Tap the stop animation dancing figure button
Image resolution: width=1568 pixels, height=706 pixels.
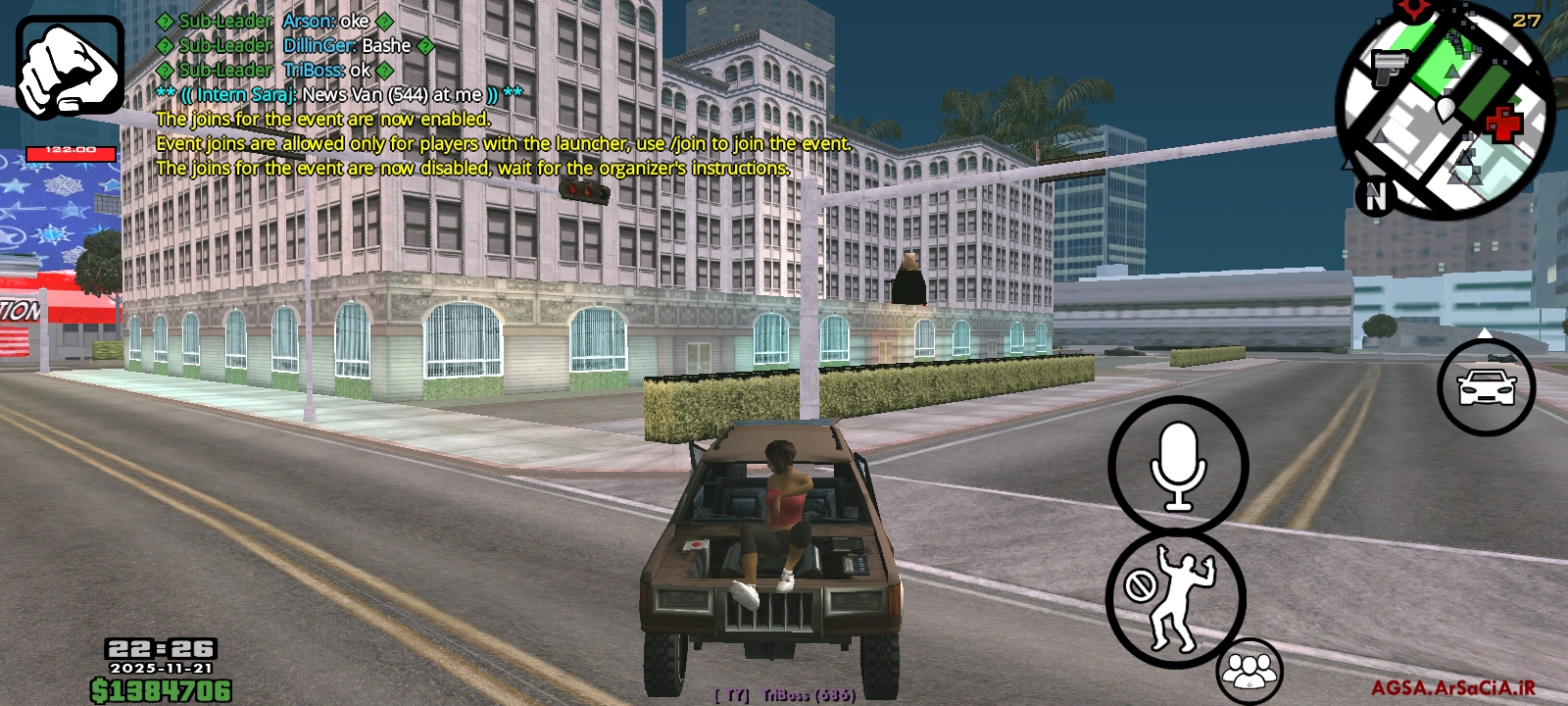(1176, 598)
